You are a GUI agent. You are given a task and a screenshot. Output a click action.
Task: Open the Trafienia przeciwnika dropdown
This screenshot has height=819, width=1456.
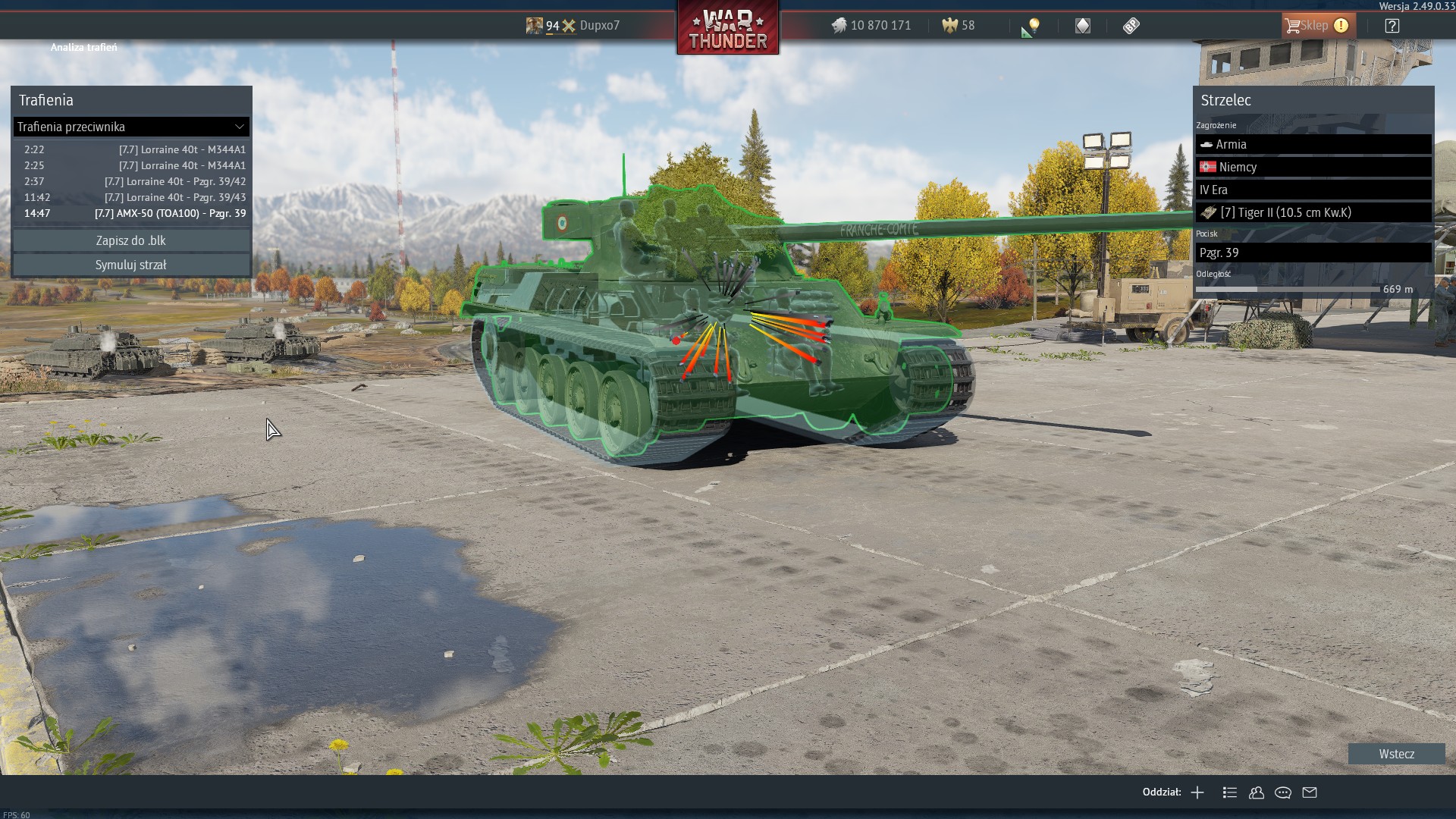[x=131, y=127]
